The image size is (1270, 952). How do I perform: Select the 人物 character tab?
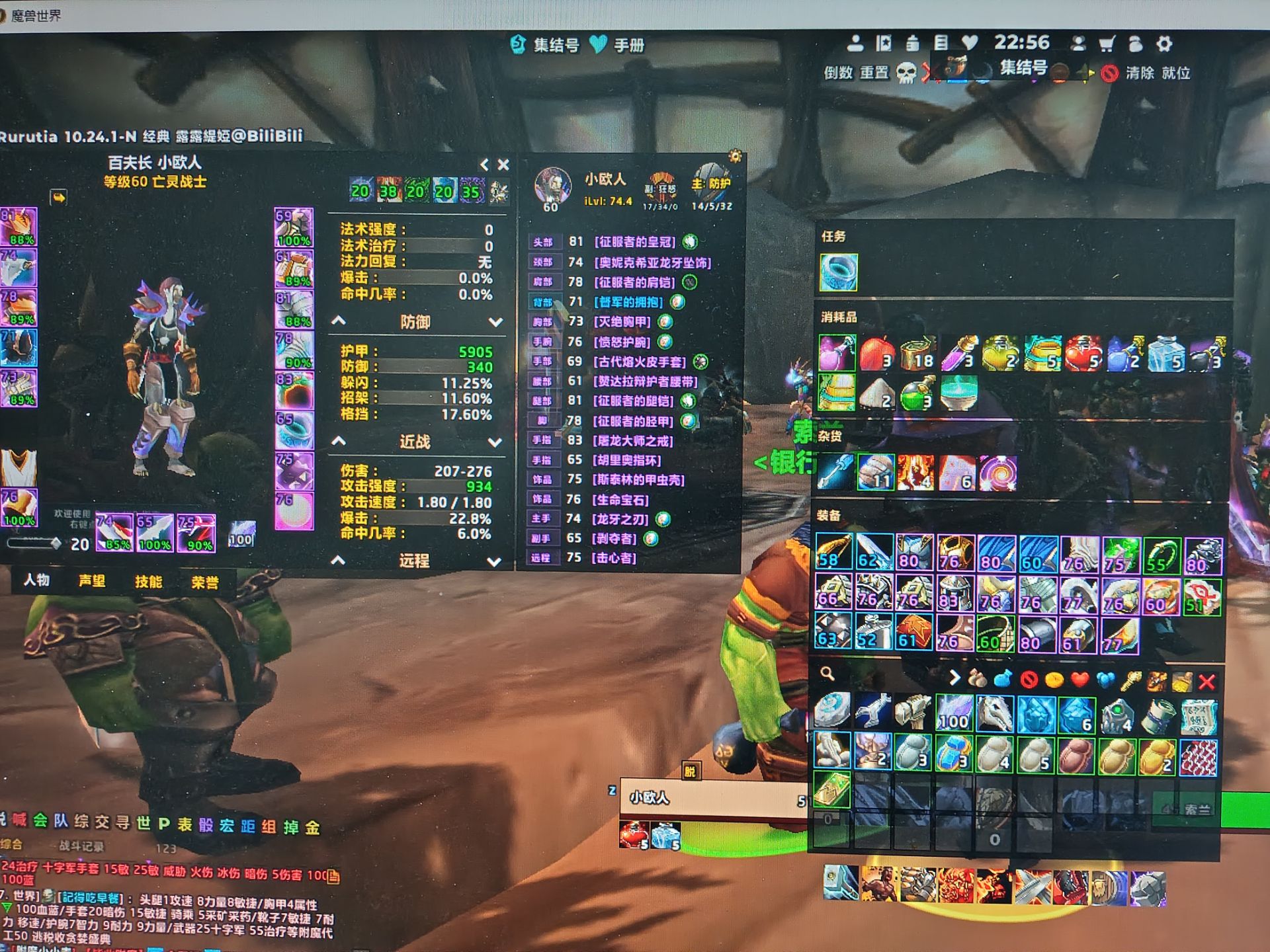37,580
